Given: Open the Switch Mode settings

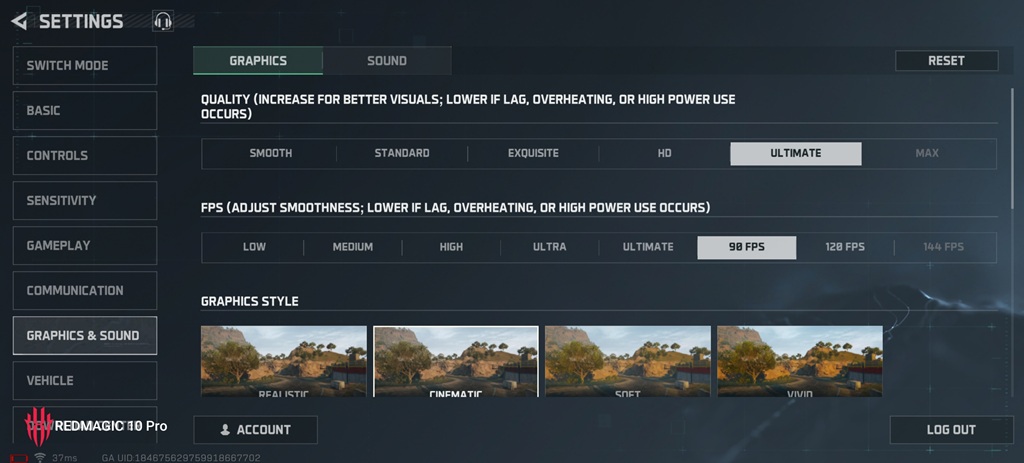Looking at the screenshot, I should click(85, 66).
